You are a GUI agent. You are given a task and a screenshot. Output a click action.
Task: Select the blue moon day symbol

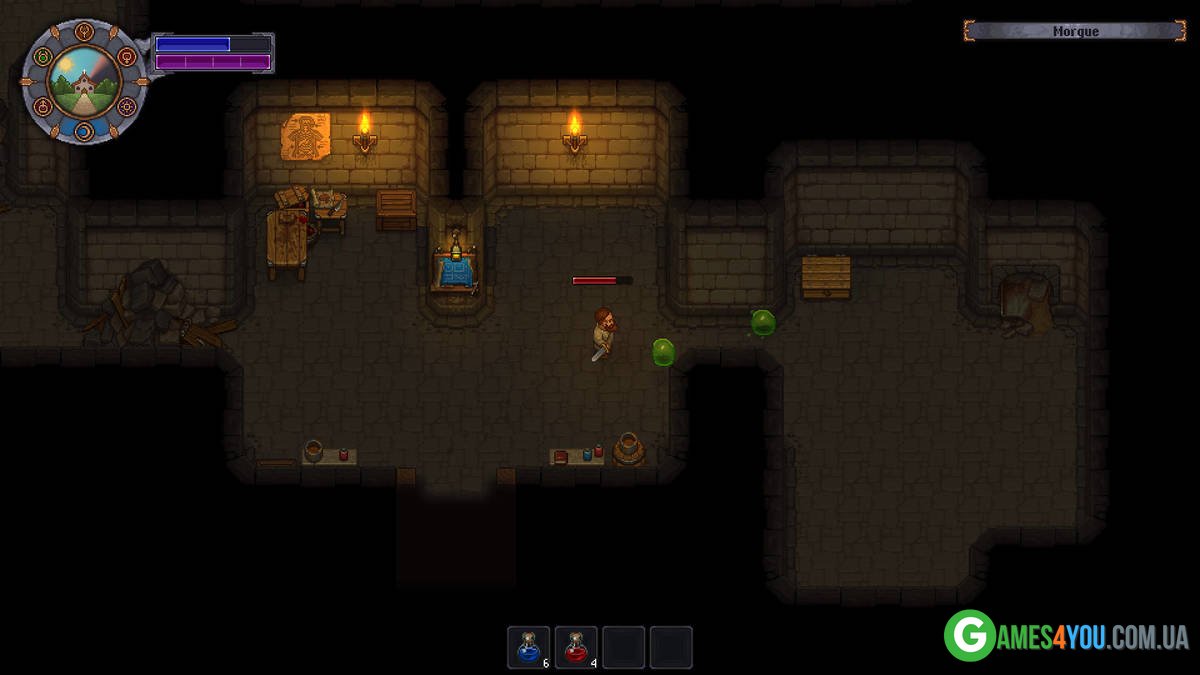point(84,131)
